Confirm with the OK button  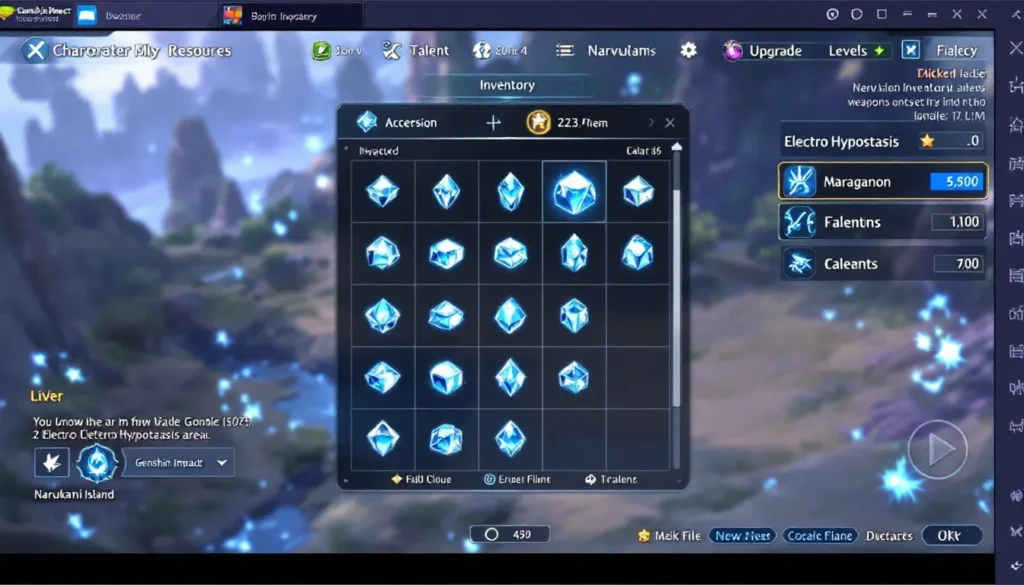(x=949, y=536)
